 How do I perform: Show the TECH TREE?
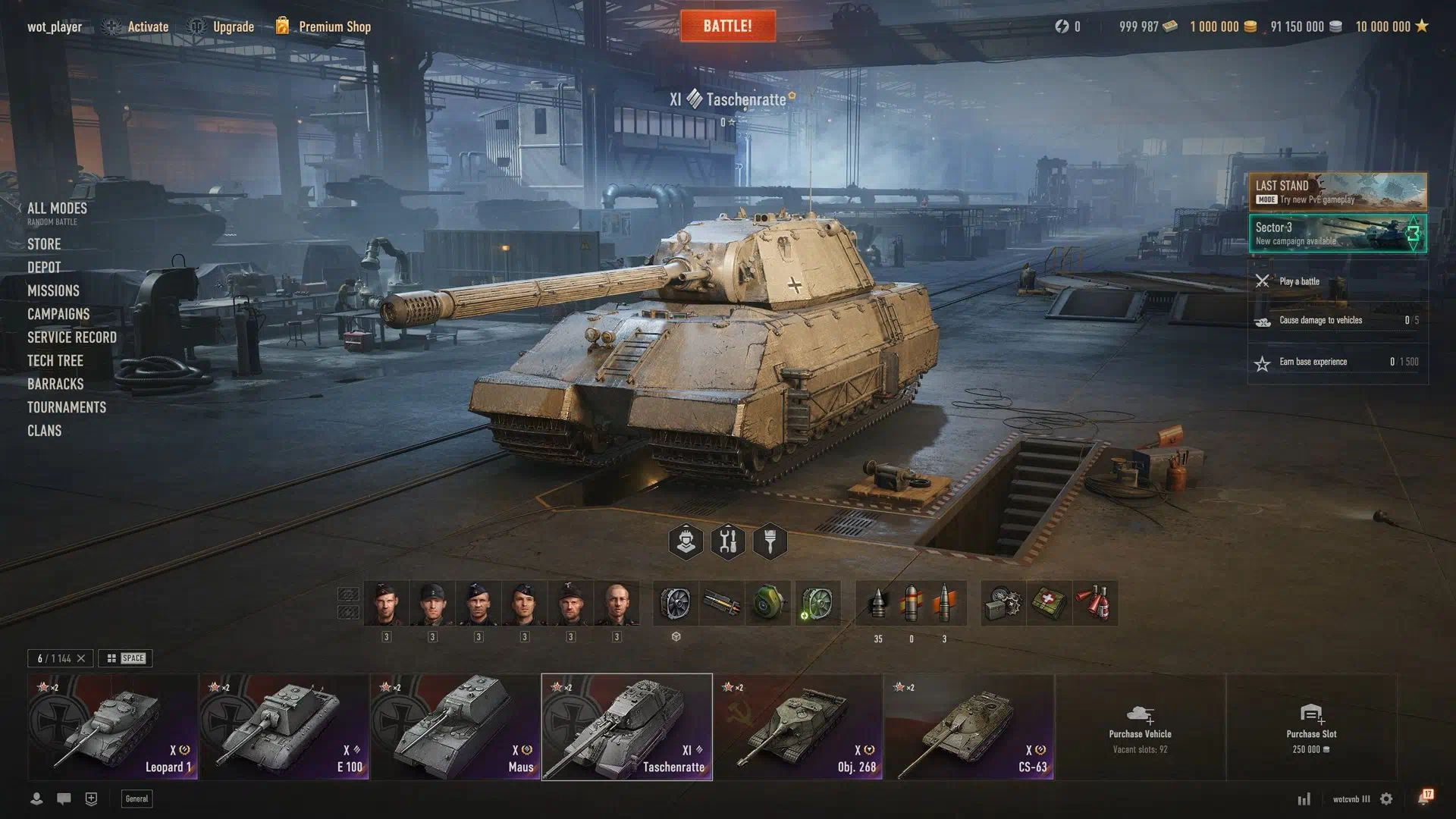(x=55, y=361)
